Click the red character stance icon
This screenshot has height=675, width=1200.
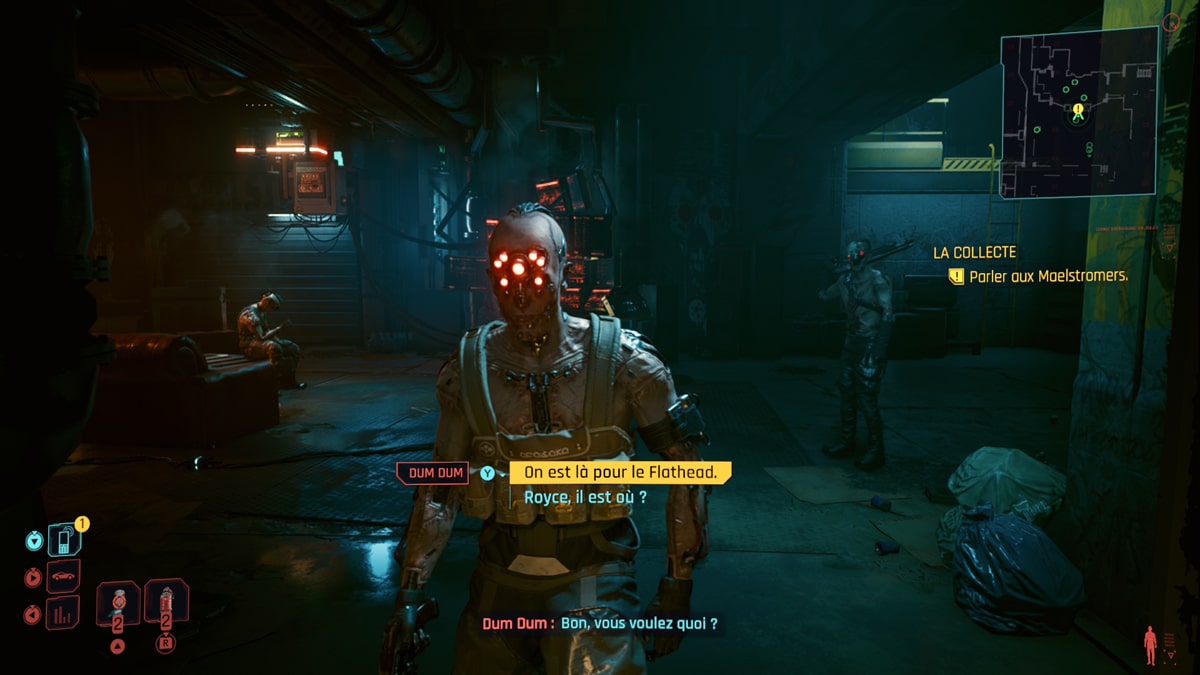tap(1150, 644)
